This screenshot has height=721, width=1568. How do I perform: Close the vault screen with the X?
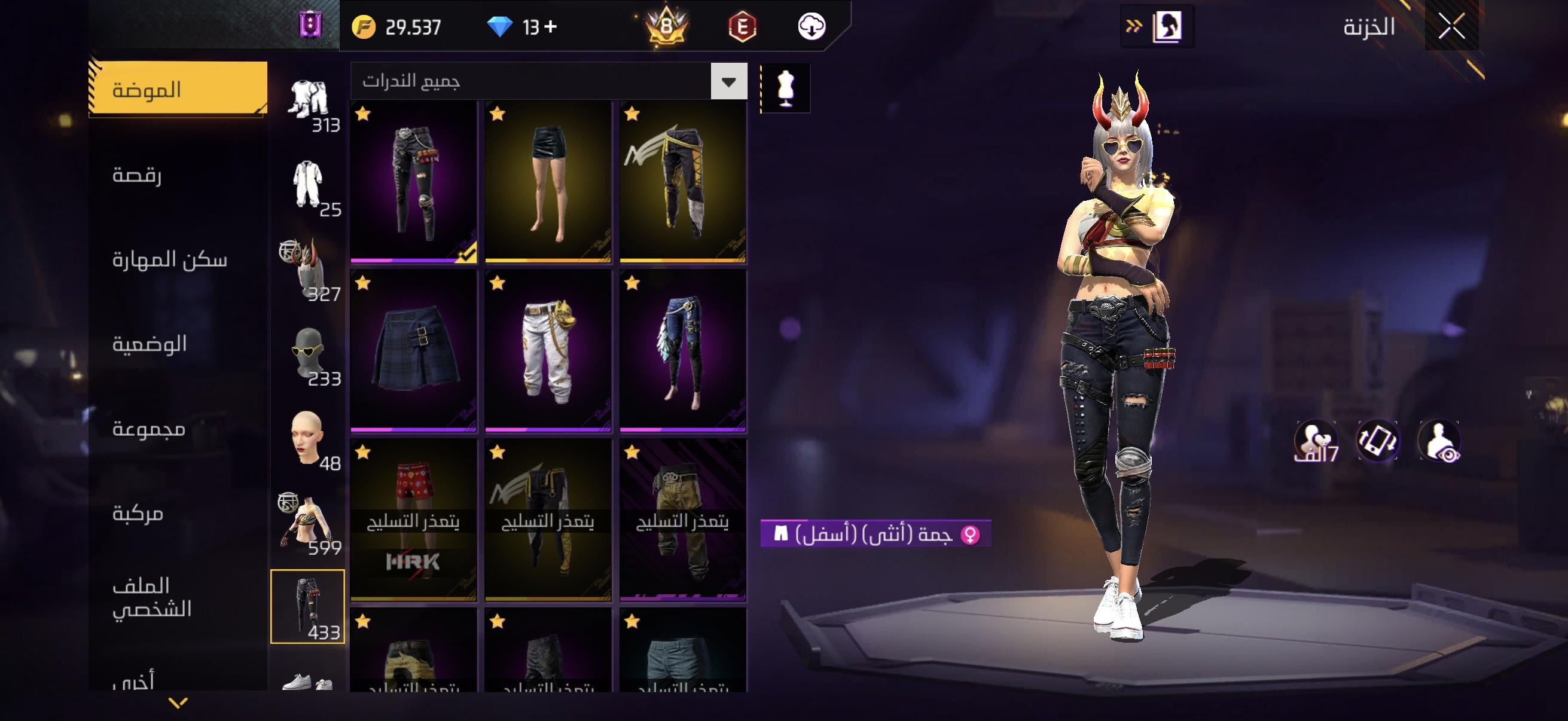[1451, 27]
